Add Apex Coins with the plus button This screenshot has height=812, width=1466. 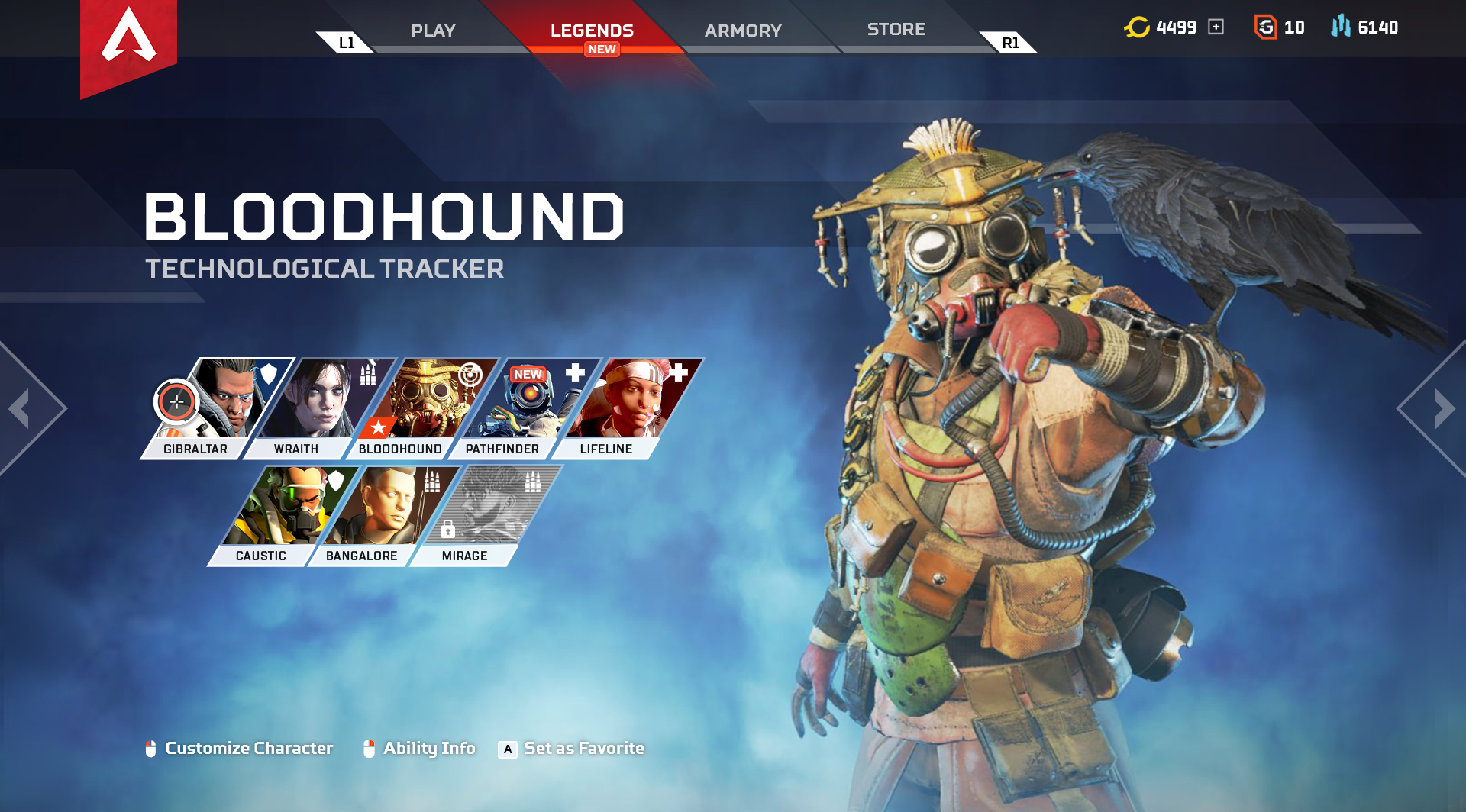(x=1216, y=27)
